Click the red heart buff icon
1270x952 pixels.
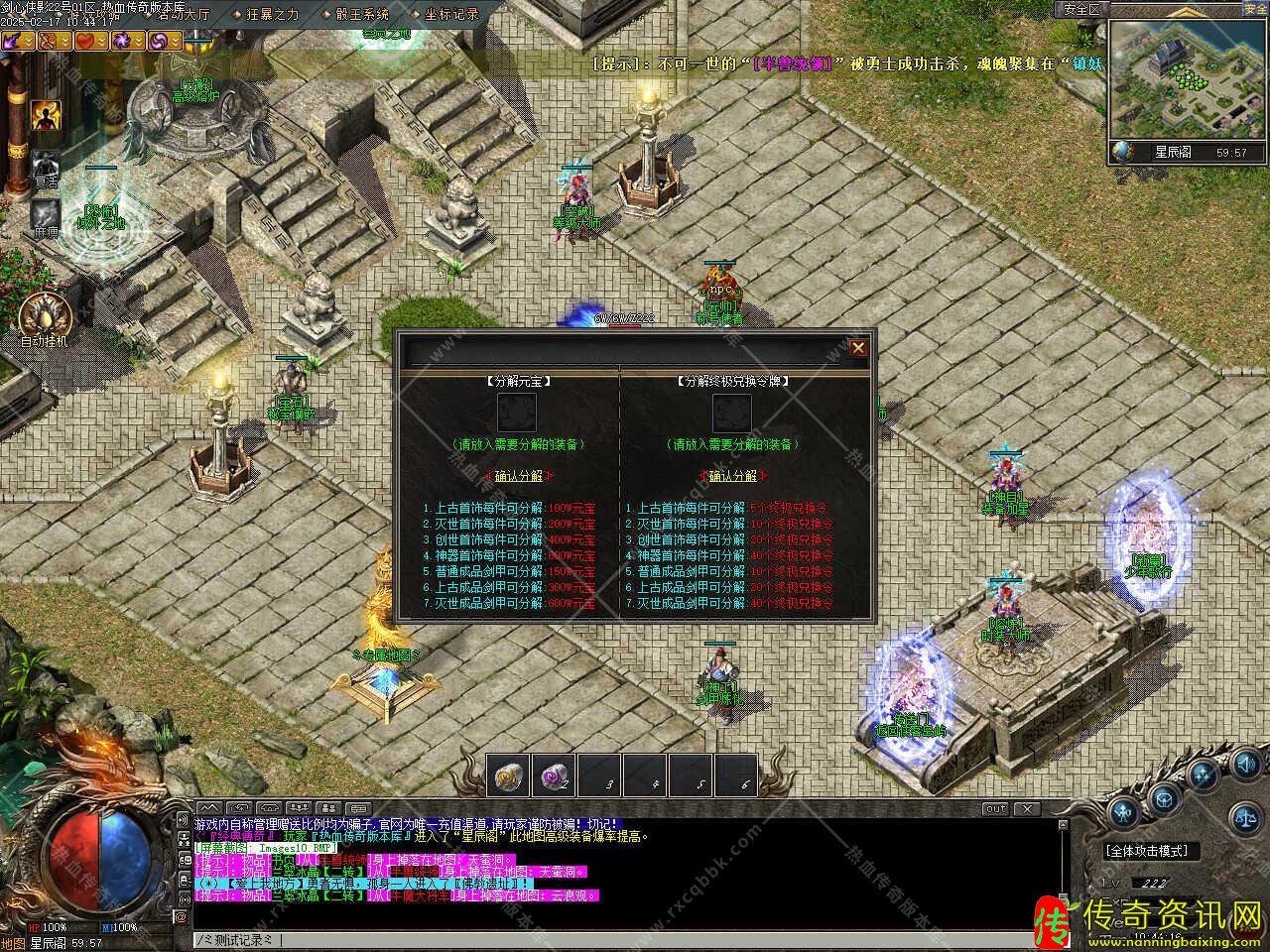(89, 41)
